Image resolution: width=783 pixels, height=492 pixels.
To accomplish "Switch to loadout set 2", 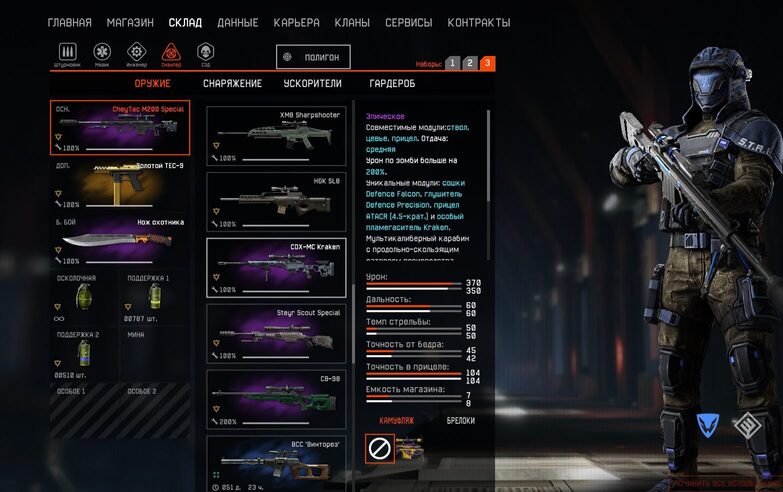I will [x=470, y=63].
